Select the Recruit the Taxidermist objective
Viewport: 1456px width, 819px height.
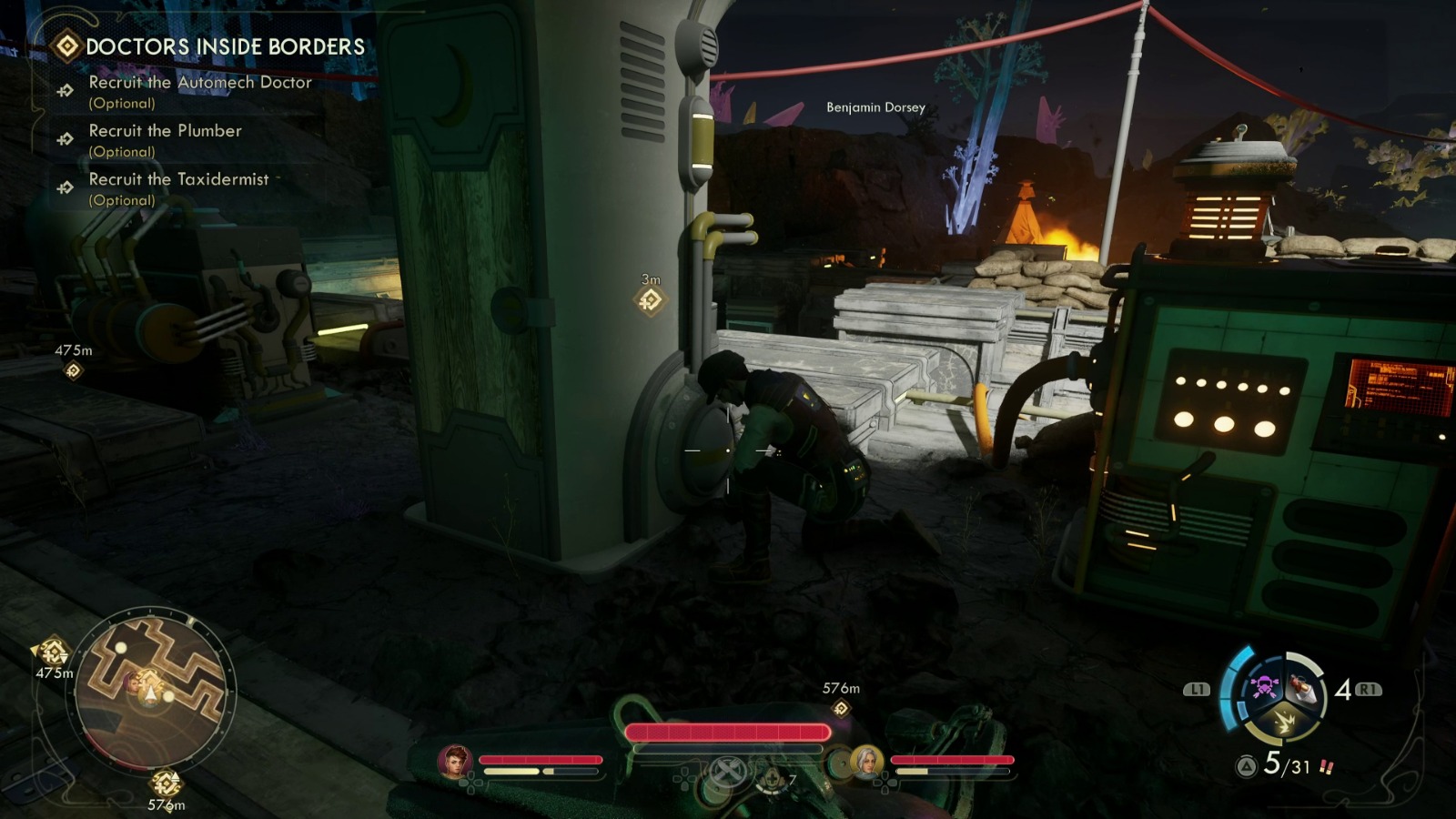click(x=178, y=179)
